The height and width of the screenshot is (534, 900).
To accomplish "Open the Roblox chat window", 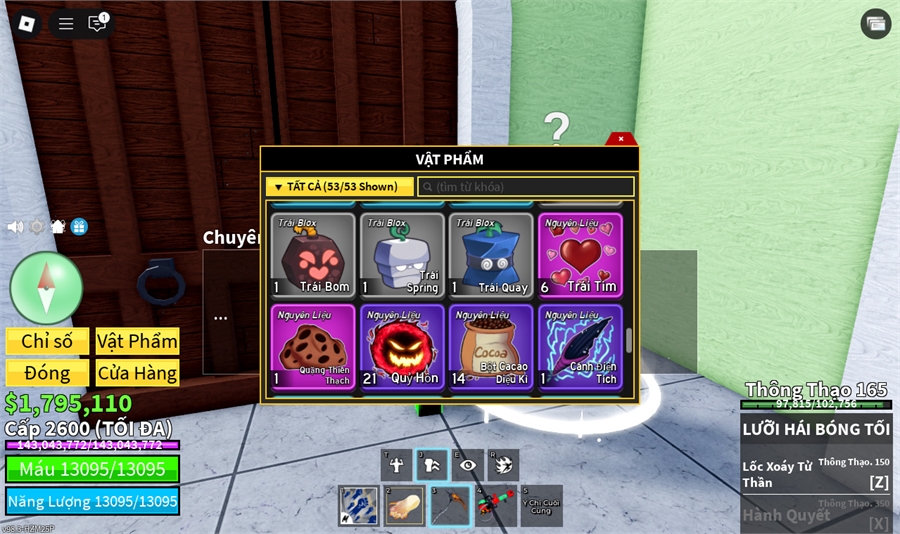I will pos(97,24).
